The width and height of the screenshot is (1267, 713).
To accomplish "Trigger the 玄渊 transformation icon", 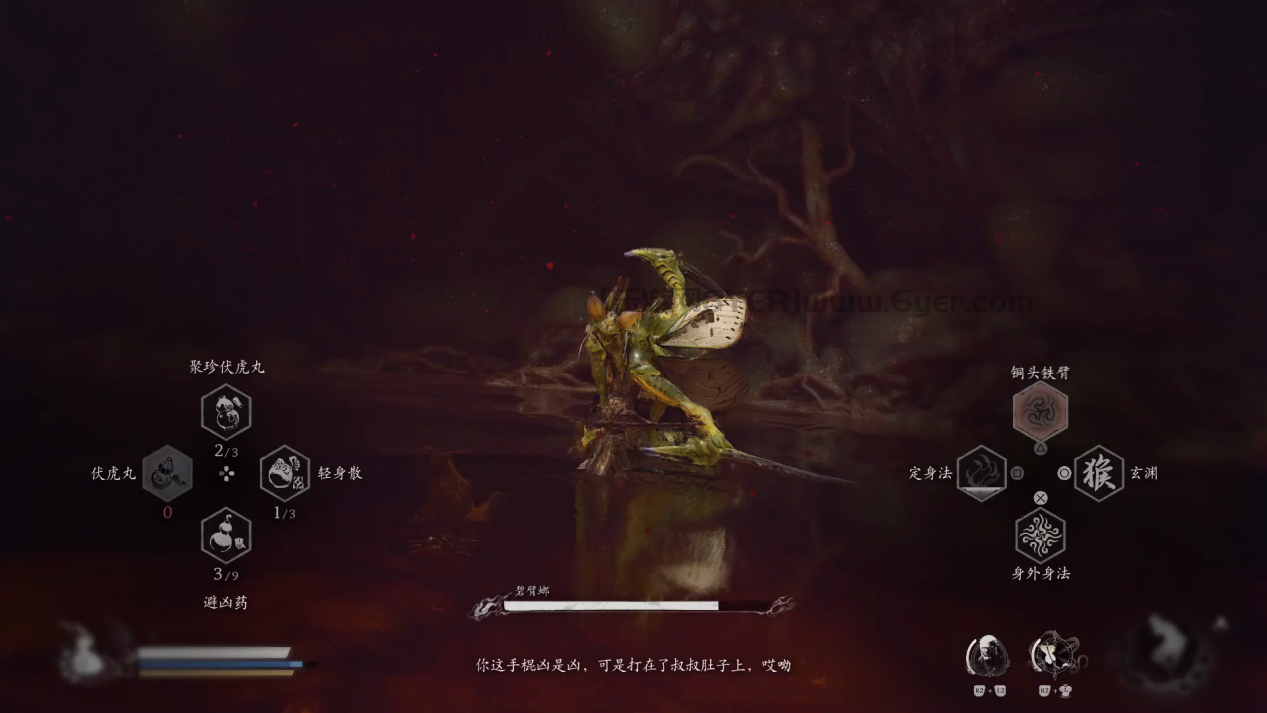I will point(1099,473).
